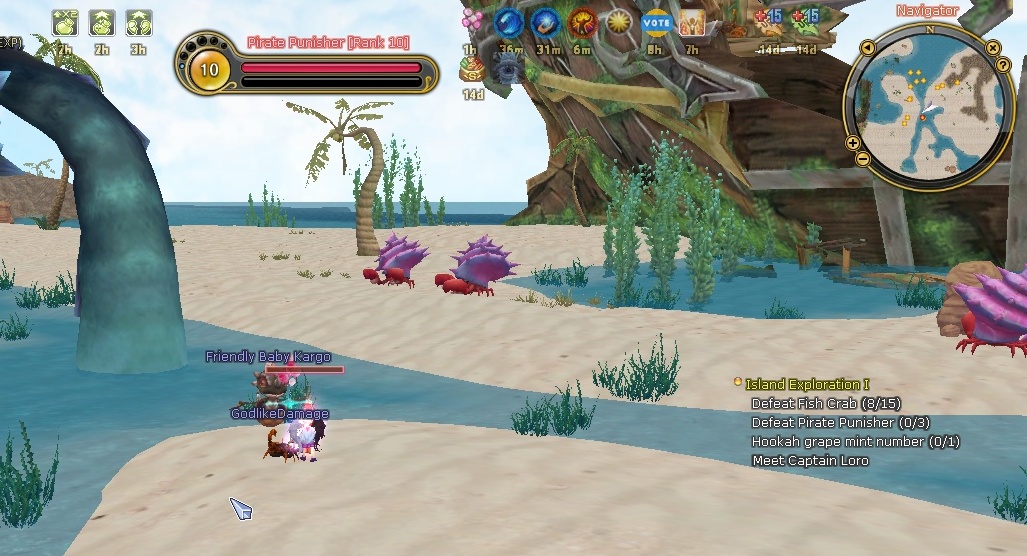Zoom out the minimap with minus button

pos(863,160)
